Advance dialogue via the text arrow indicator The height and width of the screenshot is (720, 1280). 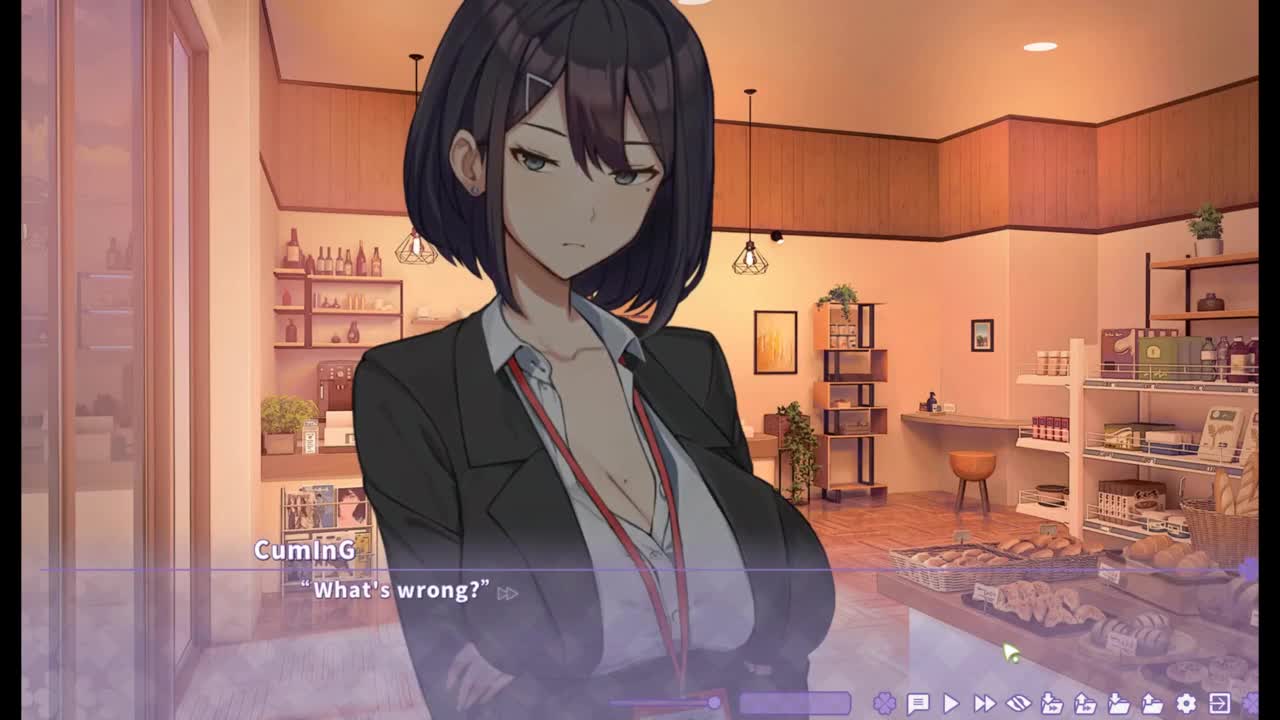click(x=507, y=593)
